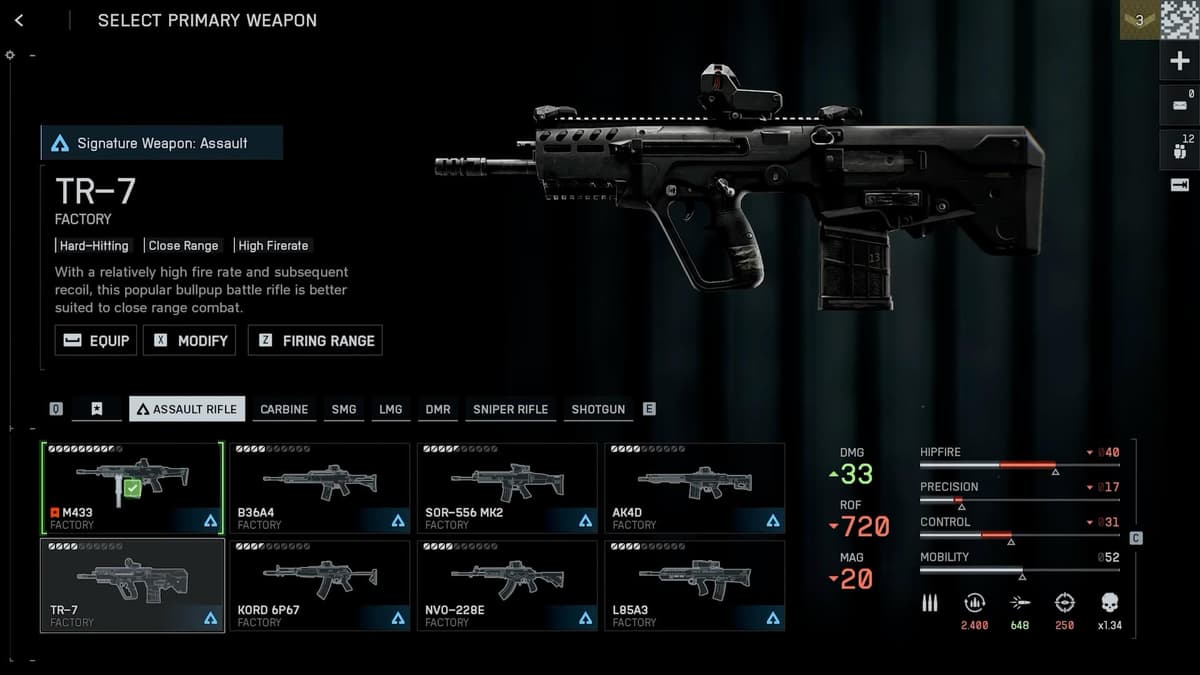Viewport: 1200px width, 675px height.
Task: Switch to the Shotgun tab
Action: [598, 409]
